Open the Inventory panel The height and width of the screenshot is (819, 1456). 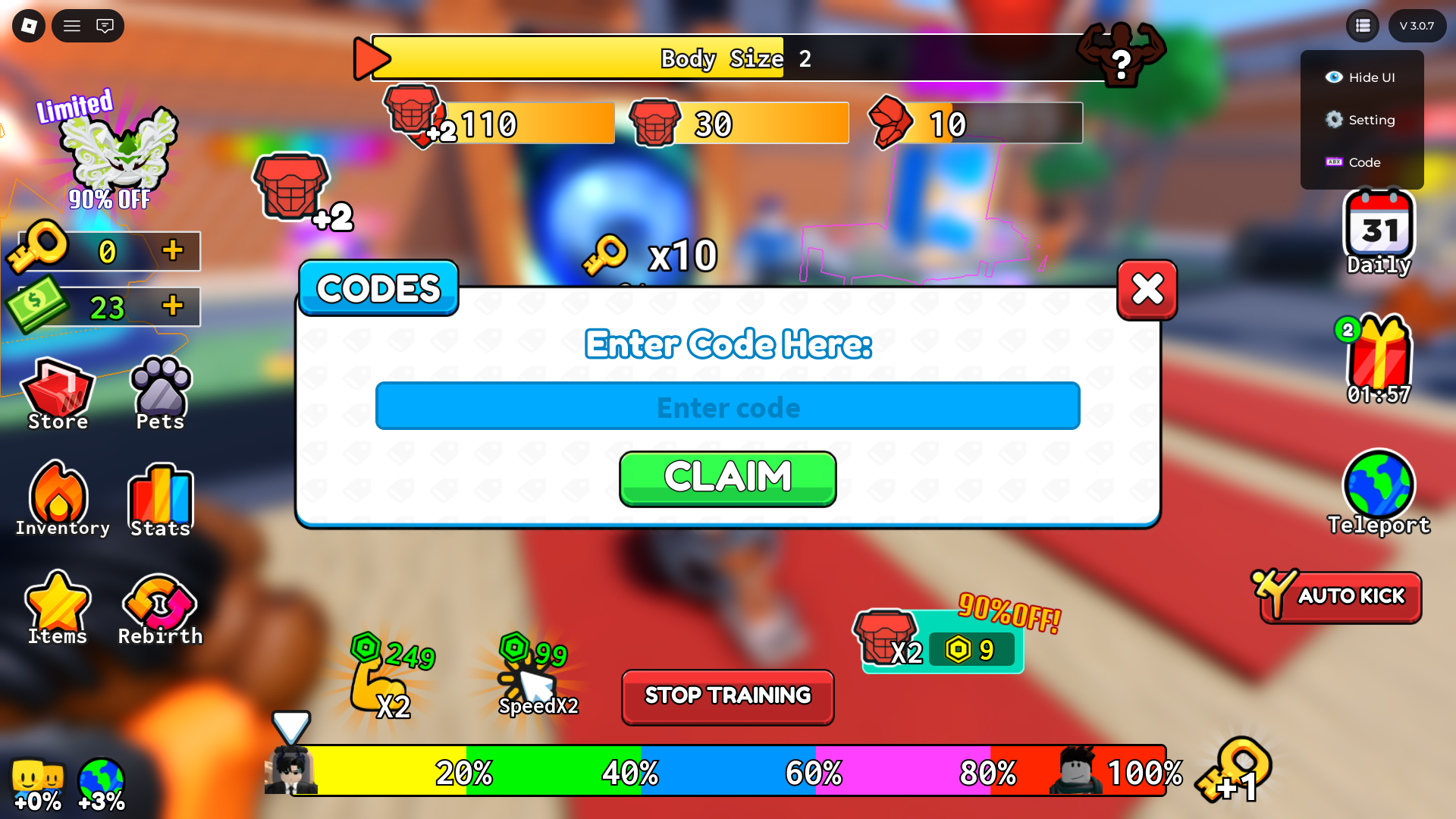point(61,493)
